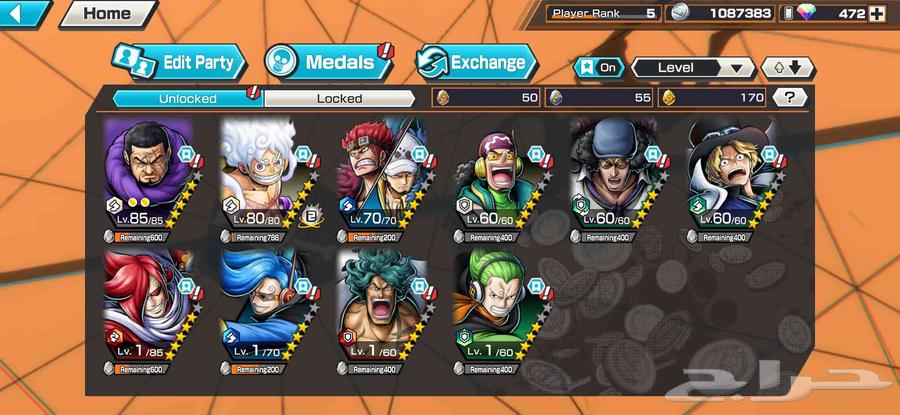Go back with the arrow button
This screenshot has height=415, width=900.
point(24,14)
